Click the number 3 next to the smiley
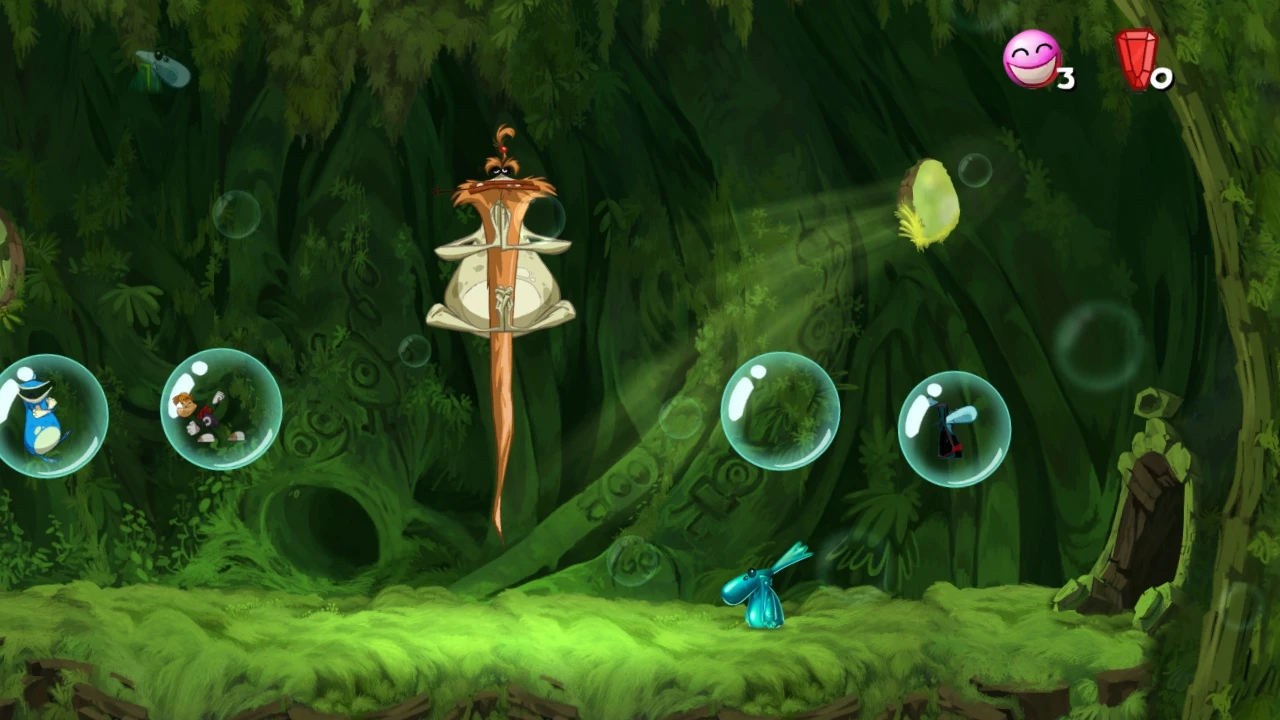 [1067, 75]
